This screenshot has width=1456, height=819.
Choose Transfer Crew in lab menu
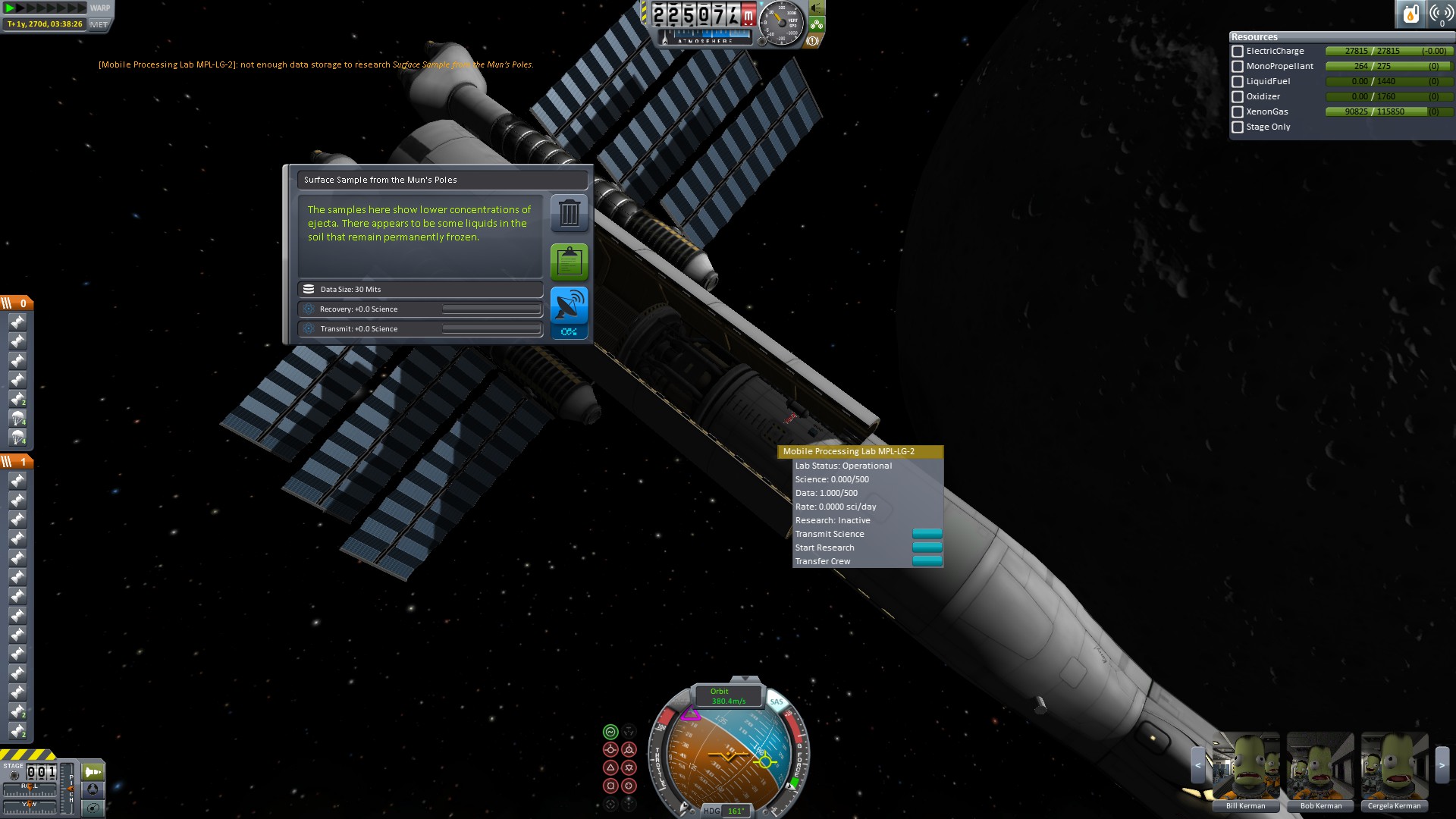click(x=927, y=561)
